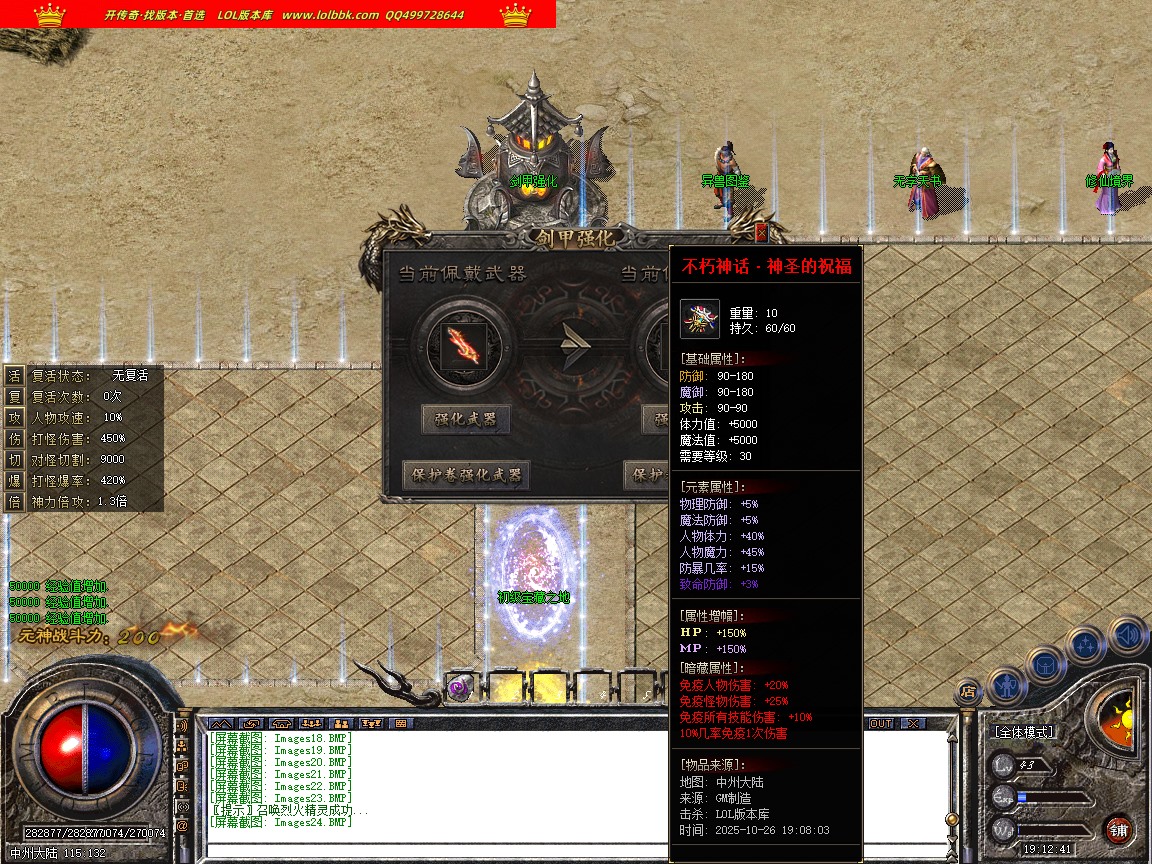Open the skills sparkle round button
1152x864 pixels.
(x=1086, y=645)
